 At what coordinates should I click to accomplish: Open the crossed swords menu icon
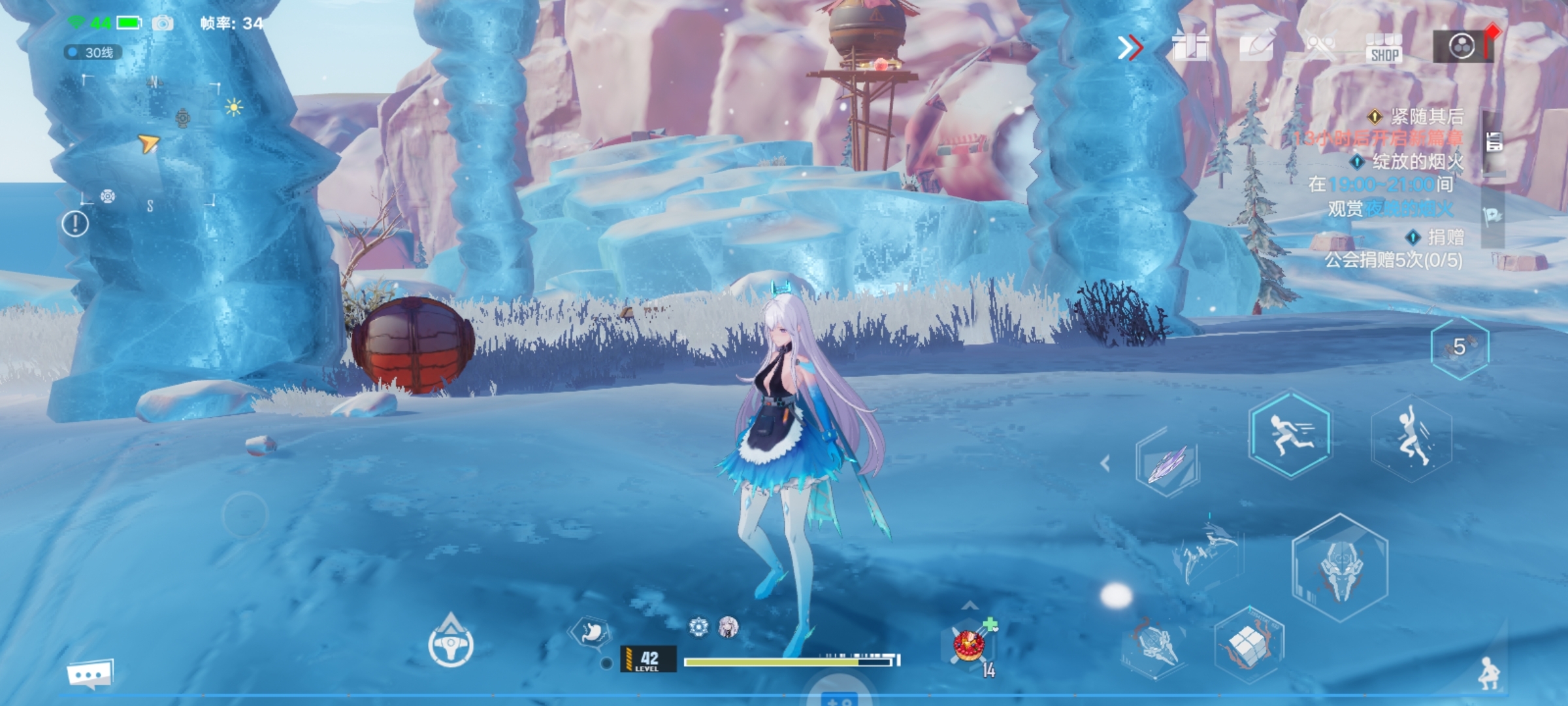pyautogui.click(x=1320, y=47)
